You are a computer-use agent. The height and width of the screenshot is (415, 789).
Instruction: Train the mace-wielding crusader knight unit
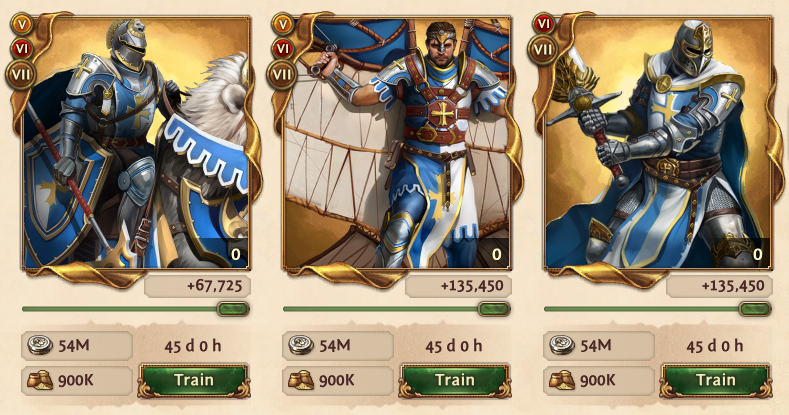tap(715, 380)
